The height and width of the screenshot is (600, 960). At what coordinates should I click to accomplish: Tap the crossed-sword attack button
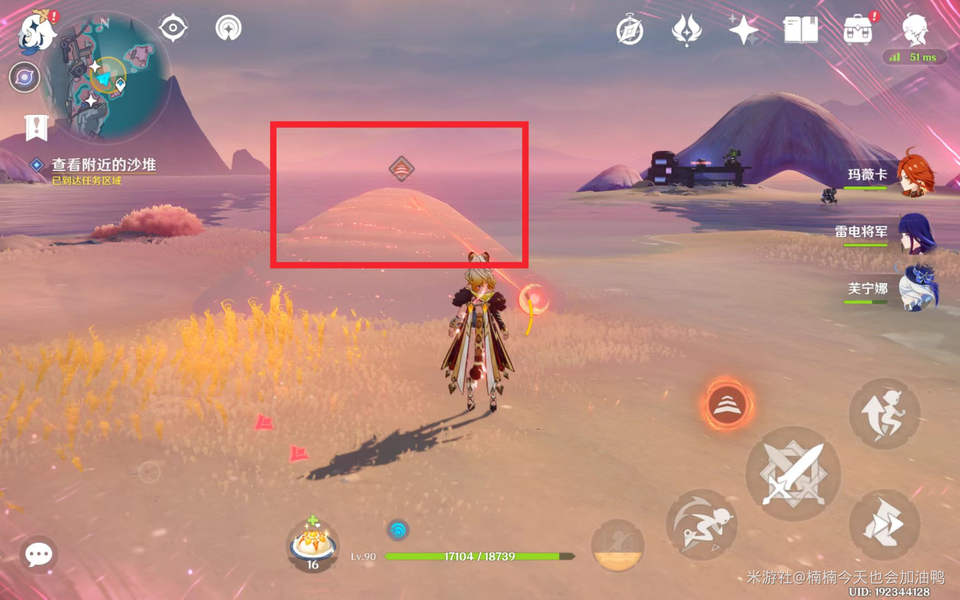click(x=792, y=472)
